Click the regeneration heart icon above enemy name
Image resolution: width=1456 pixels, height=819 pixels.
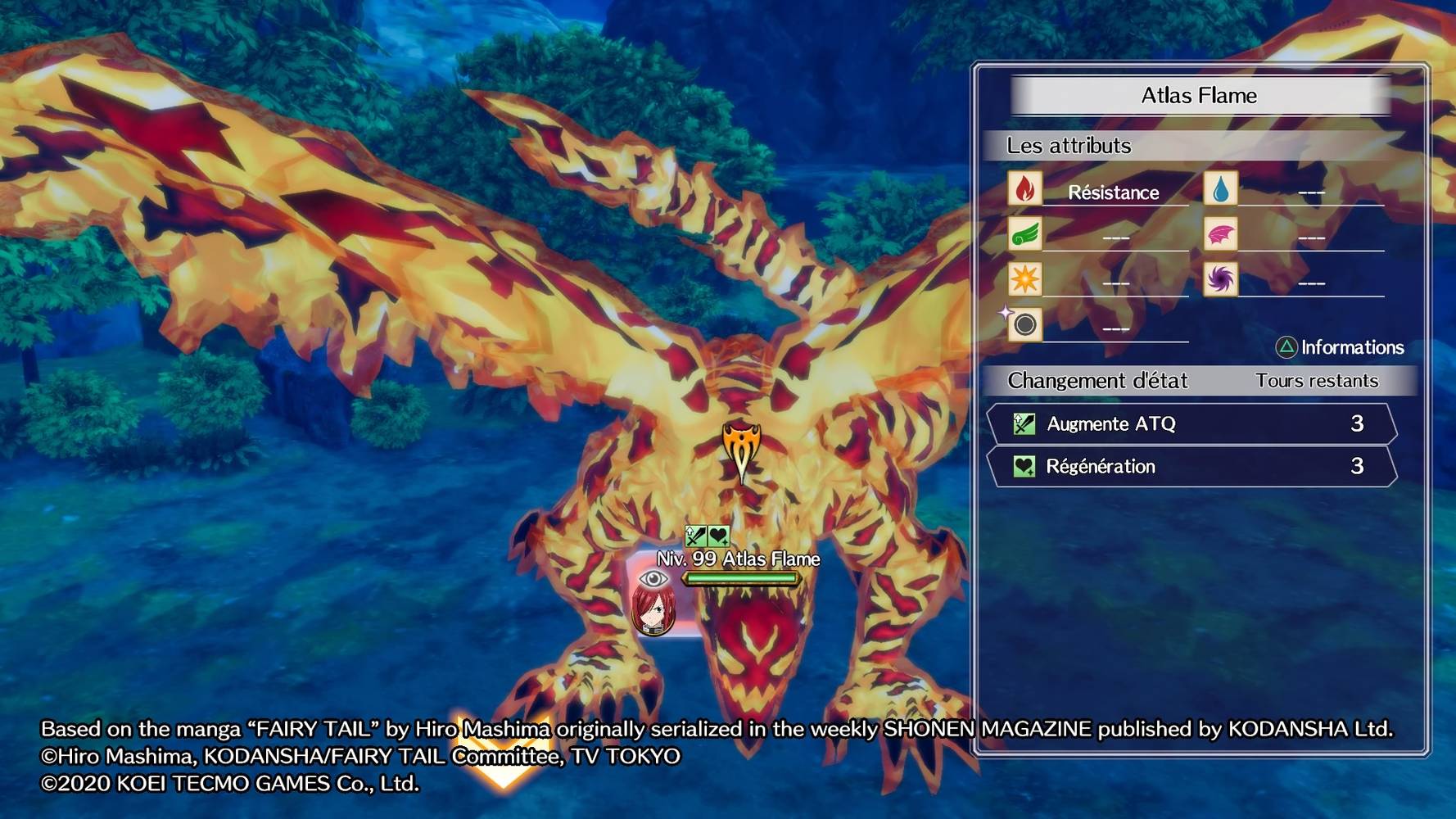click(x=718, y=536)
